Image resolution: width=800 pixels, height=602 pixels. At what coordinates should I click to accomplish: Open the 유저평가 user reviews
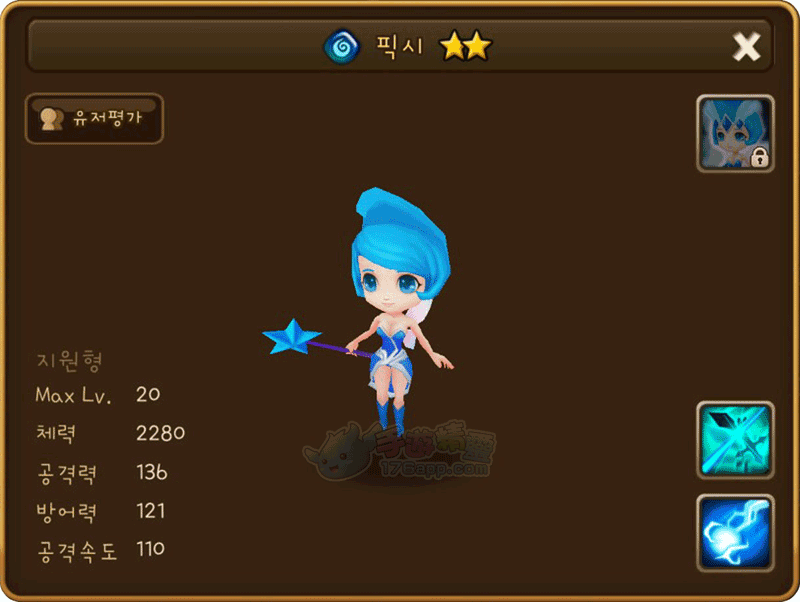[x=94, y=119]
